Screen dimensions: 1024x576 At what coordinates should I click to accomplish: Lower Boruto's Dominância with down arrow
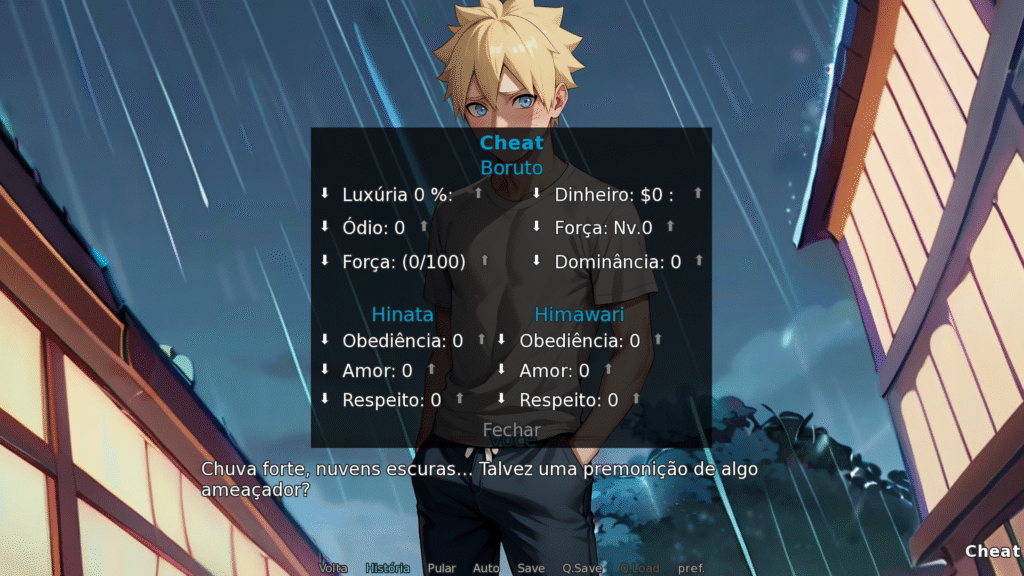pos(536,260)
